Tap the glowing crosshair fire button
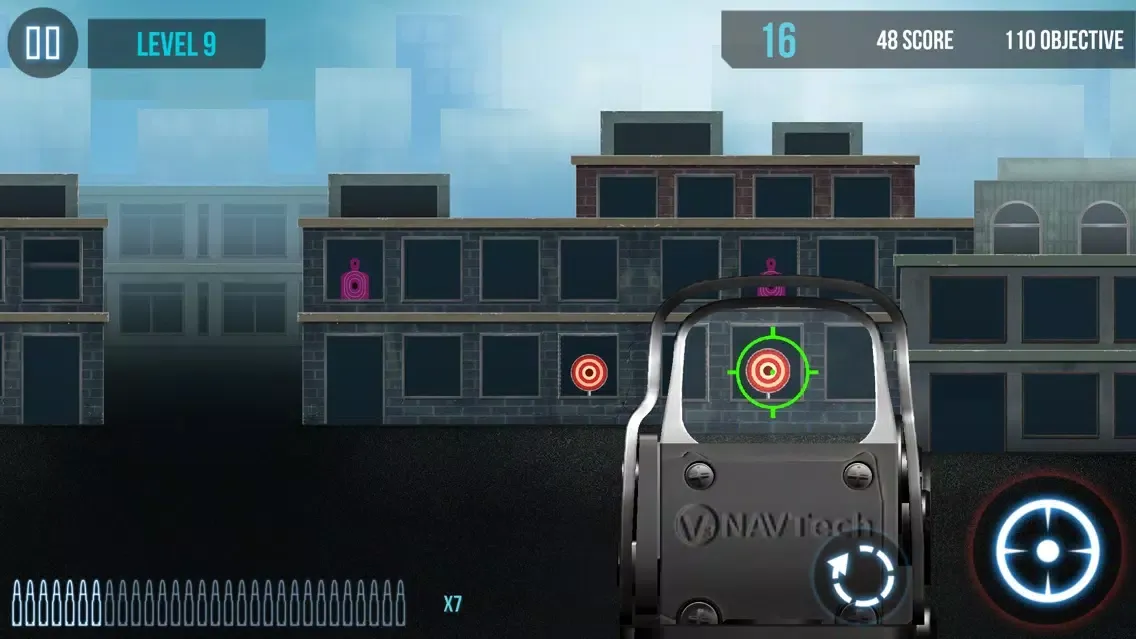This screenshot has width=1136, height=639. (x=1047, y=550)
